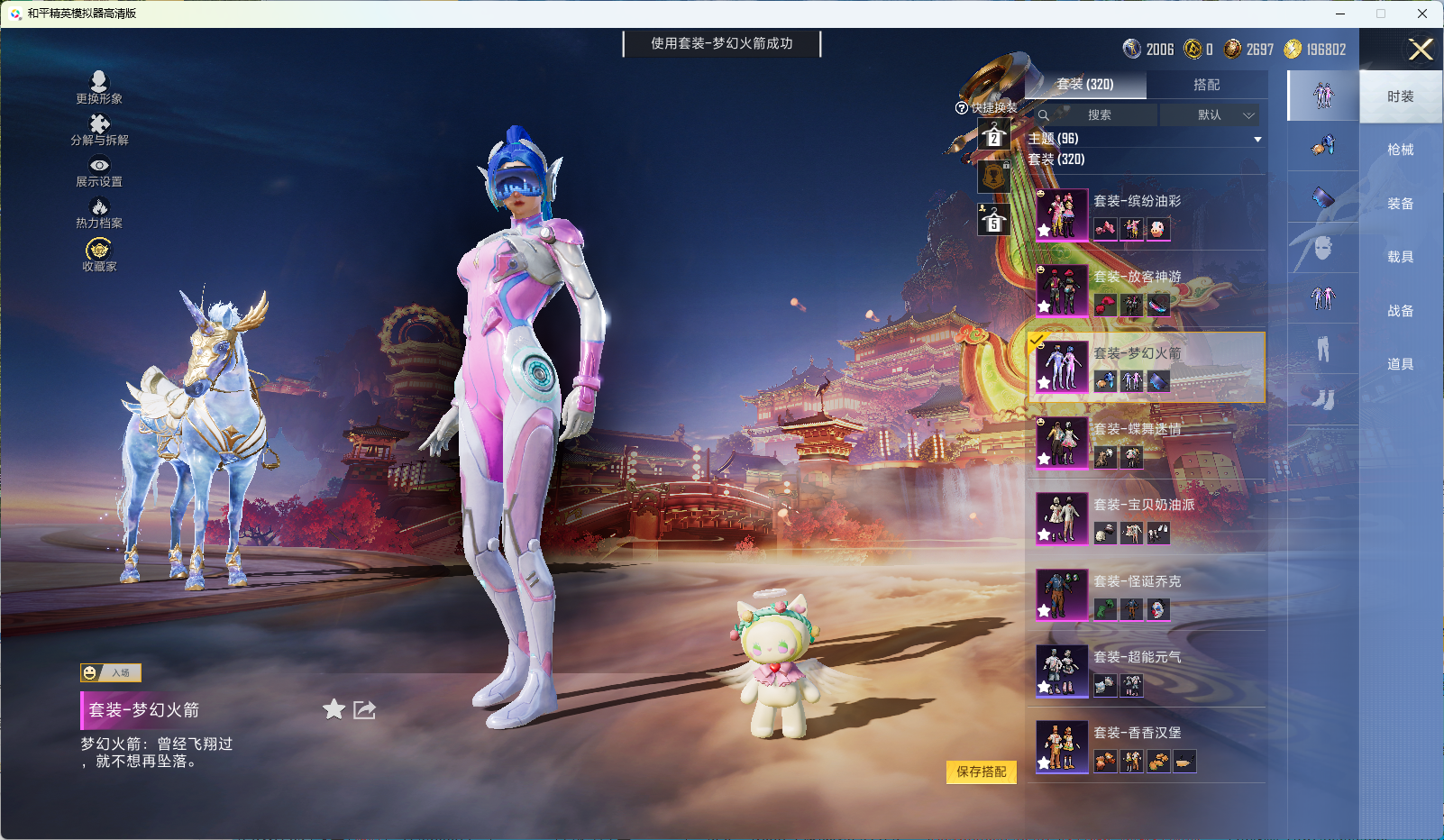Image resolution: width=1444 pixels, height=840 pixels.
Task: Select the 套装-缤纷油彩 outfit
Action: tap(1146, 215)
